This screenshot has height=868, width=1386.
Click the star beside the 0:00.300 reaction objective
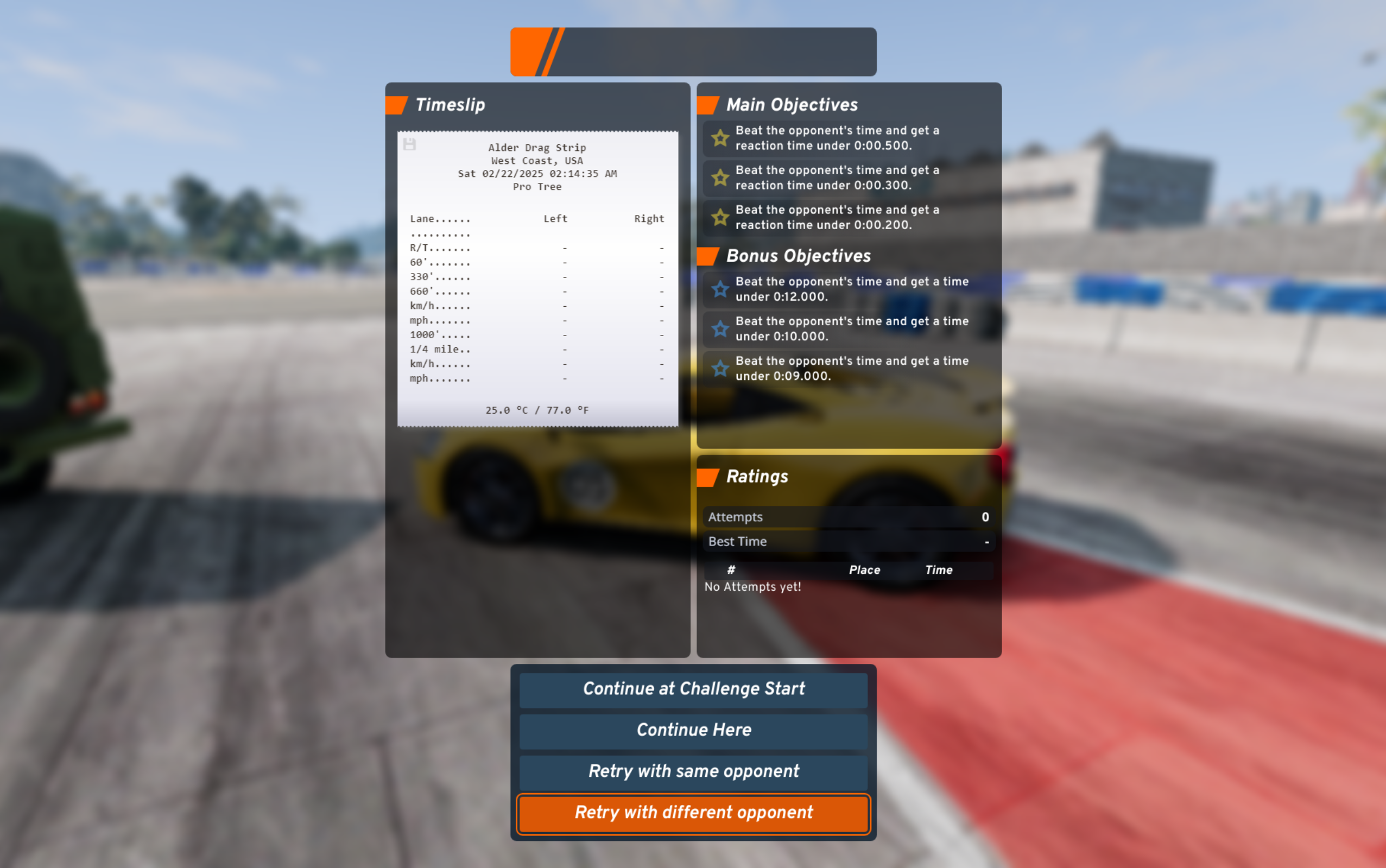[719, 178]
